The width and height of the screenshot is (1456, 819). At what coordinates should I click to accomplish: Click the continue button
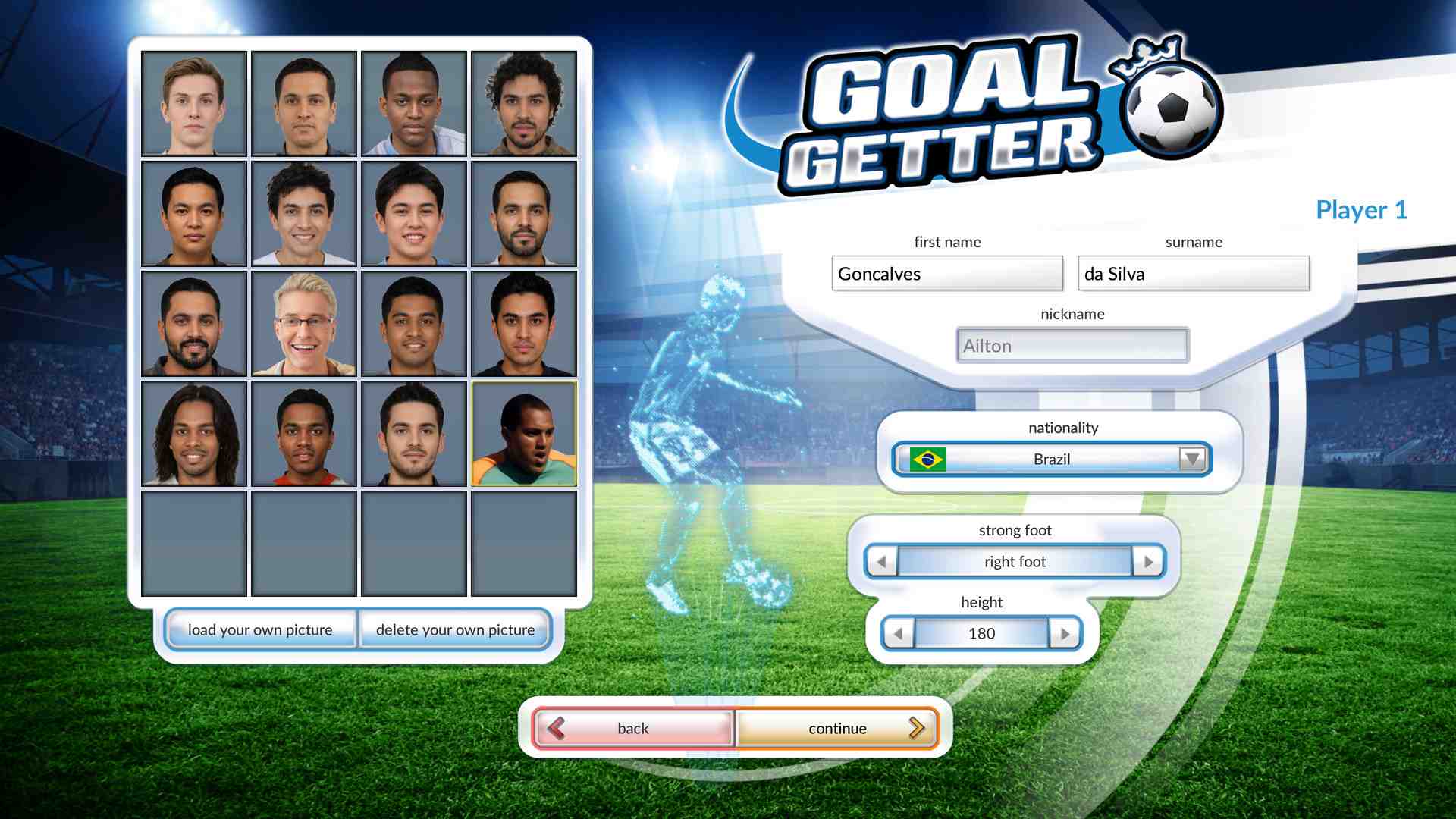point(837,728)
